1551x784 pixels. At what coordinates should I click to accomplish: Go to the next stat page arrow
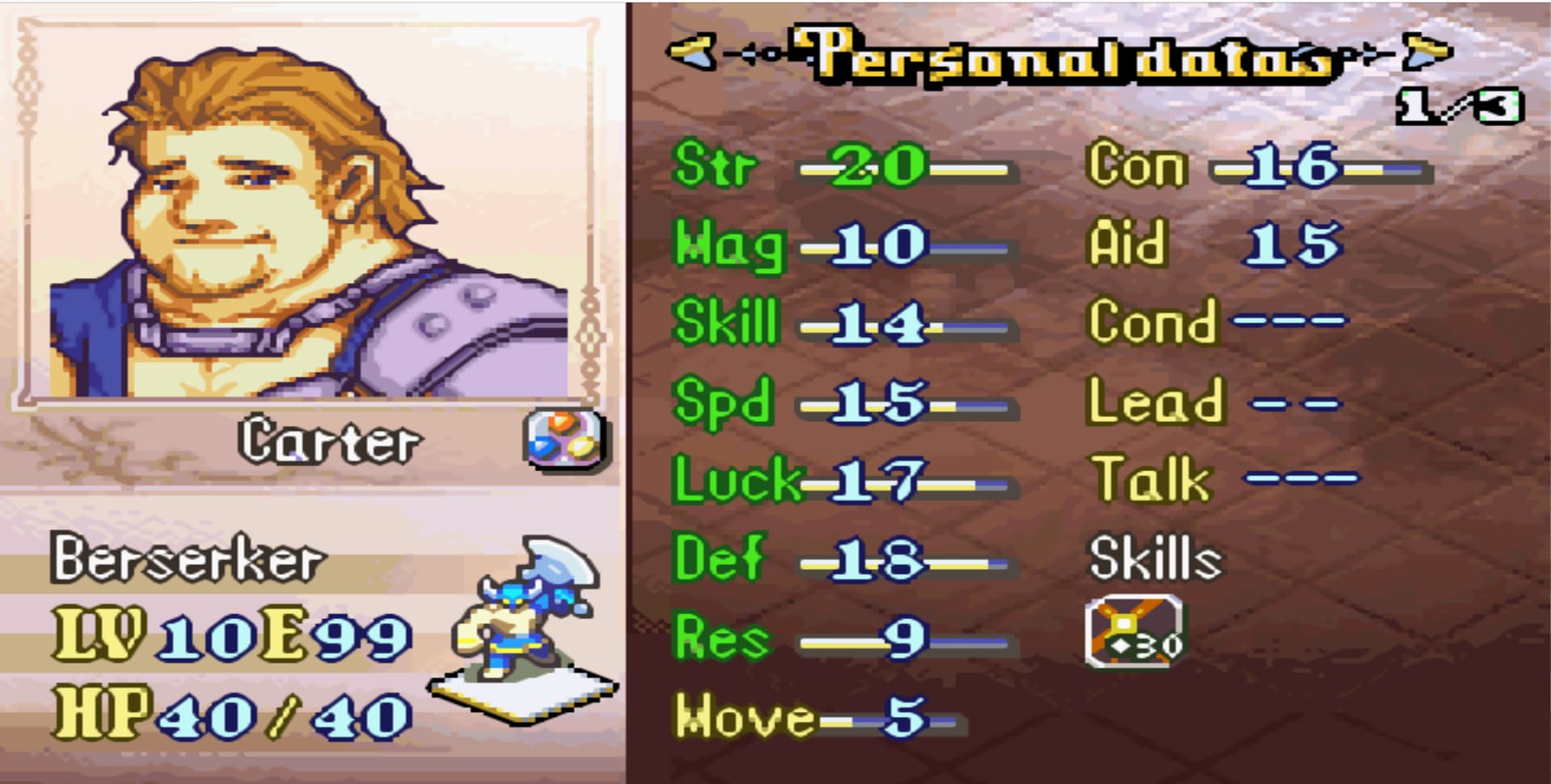(x=1427, y=53)
